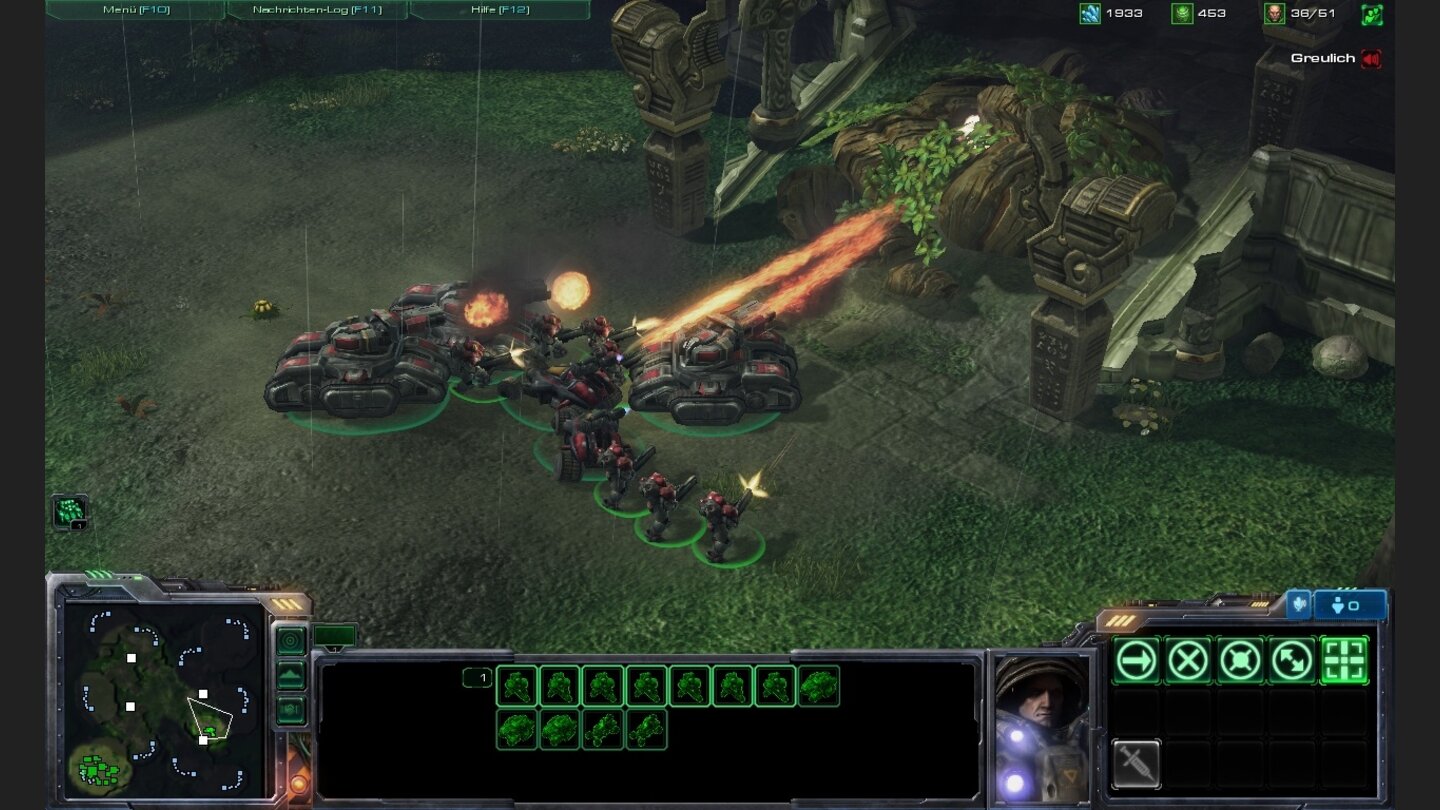
Task: Click the minerals icon in the resource bar
Action: click(x=1090, y=13)
